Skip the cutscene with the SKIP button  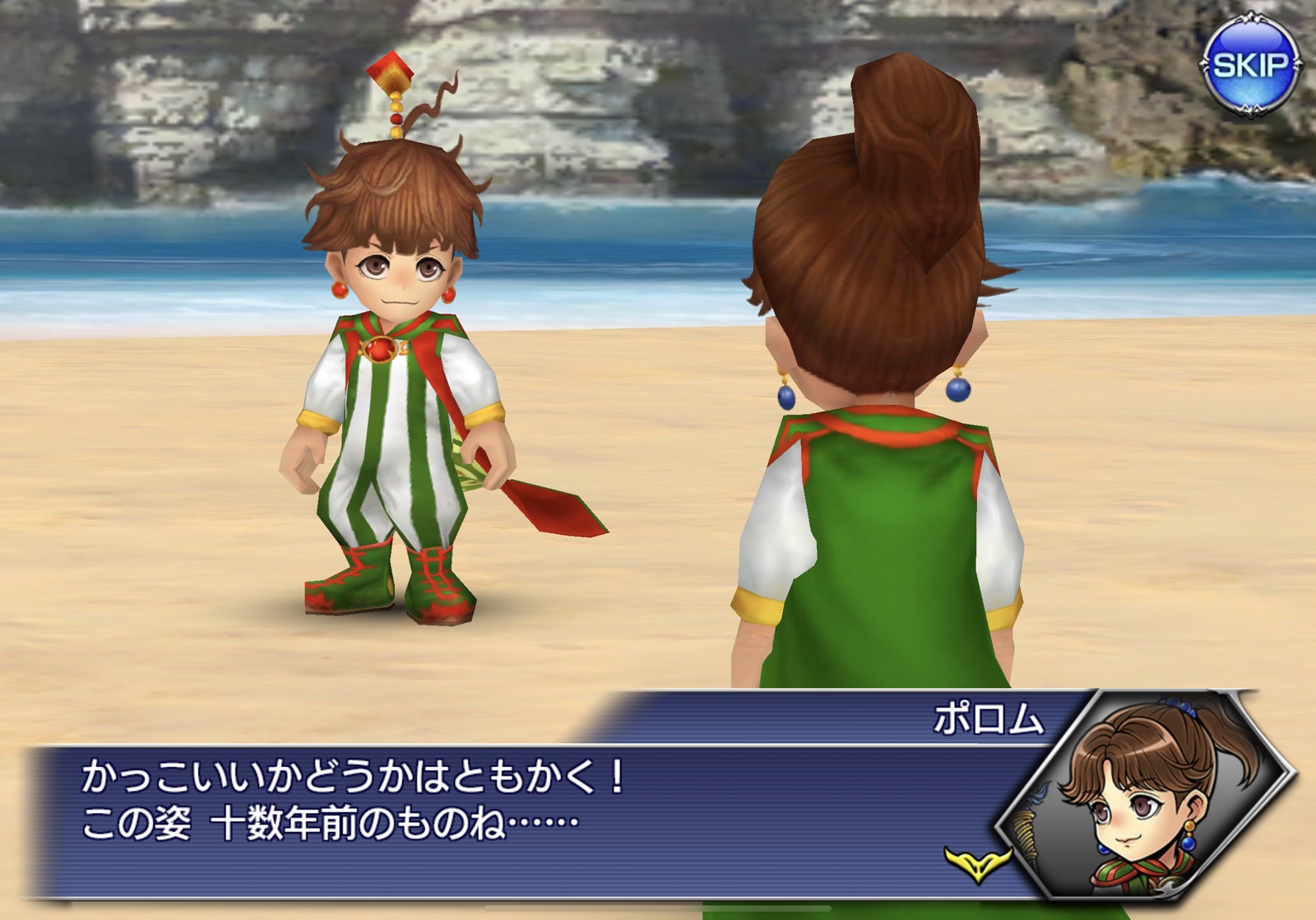tap(1250, 64)
